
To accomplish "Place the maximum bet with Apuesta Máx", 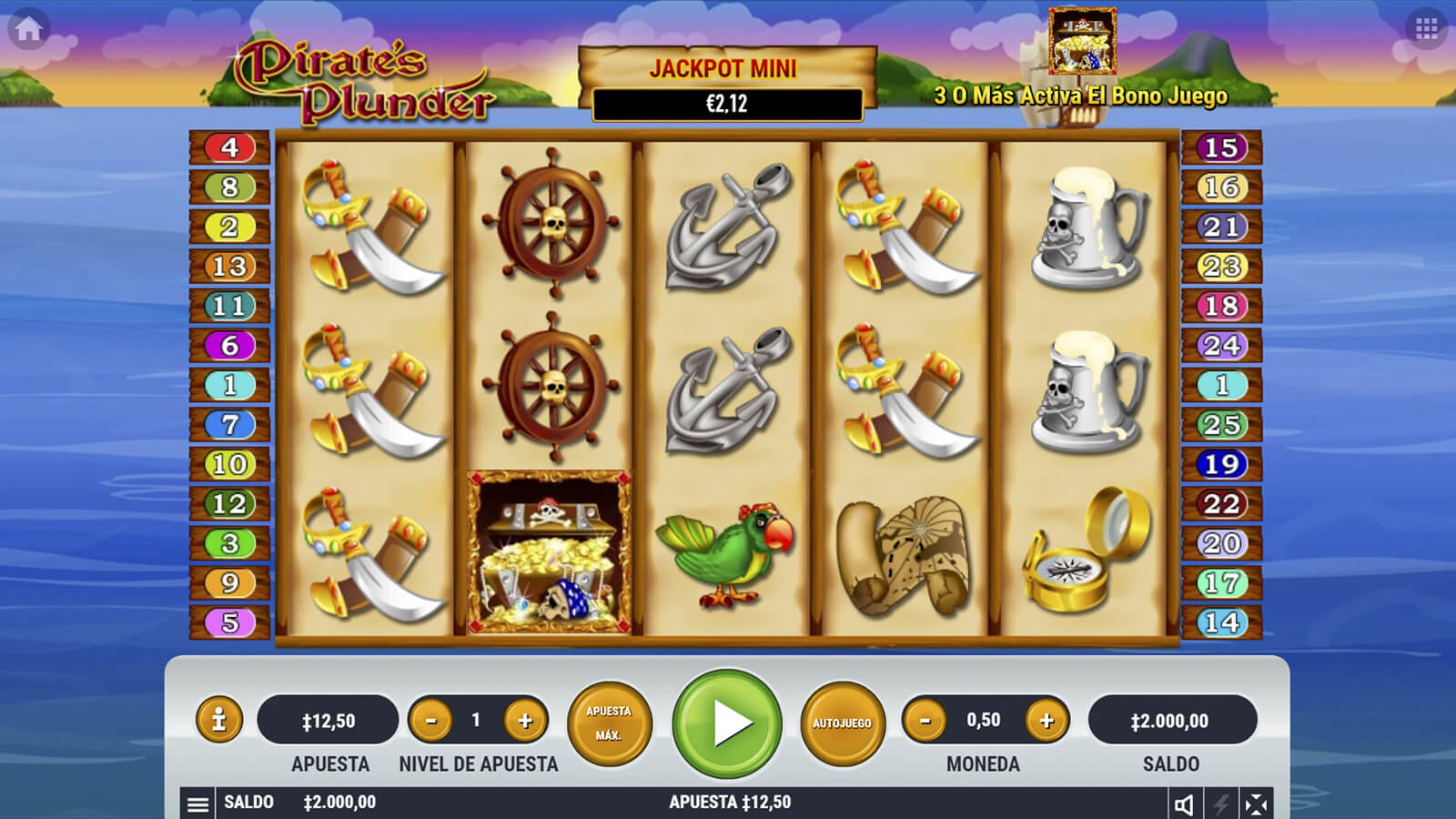I will tap(609, 723).
